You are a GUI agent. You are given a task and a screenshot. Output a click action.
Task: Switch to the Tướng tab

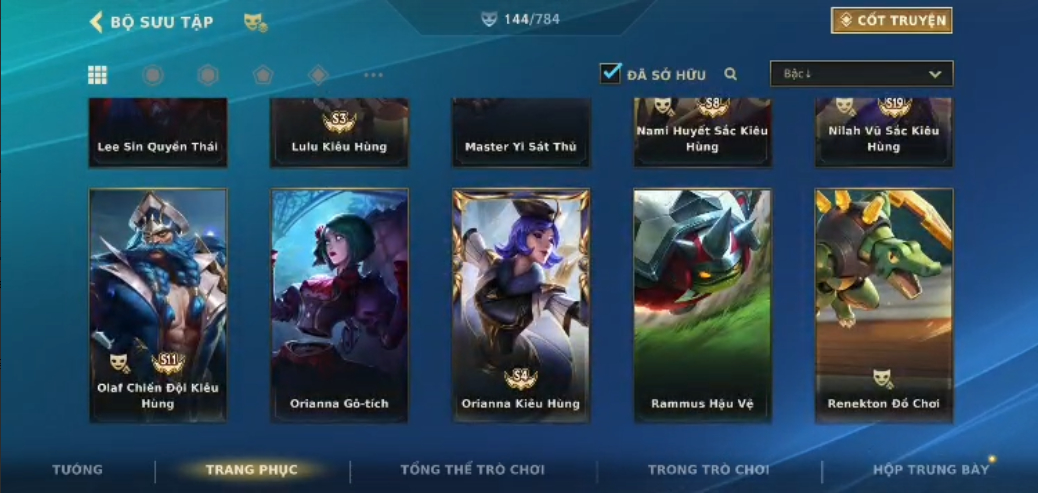[77, 470]
